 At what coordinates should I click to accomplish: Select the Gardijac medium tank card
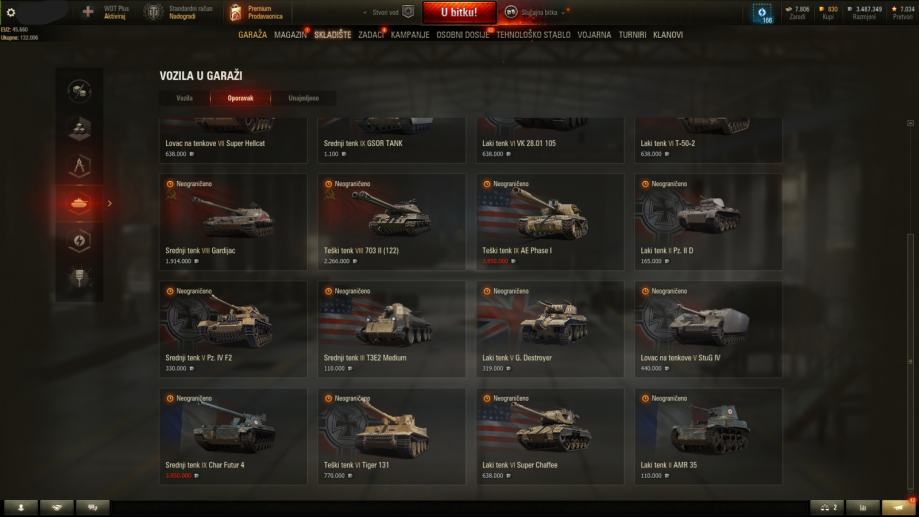point(233,222)
